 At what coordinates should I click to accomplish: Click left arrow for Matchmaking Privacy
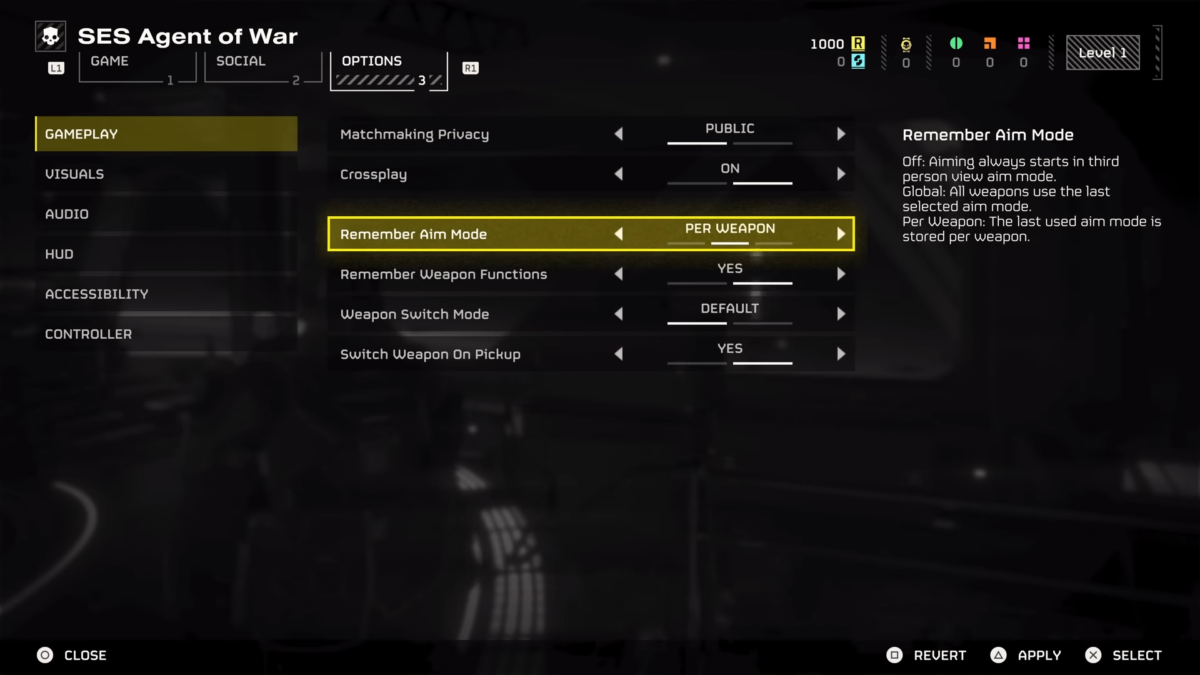[x=618, y=134]
